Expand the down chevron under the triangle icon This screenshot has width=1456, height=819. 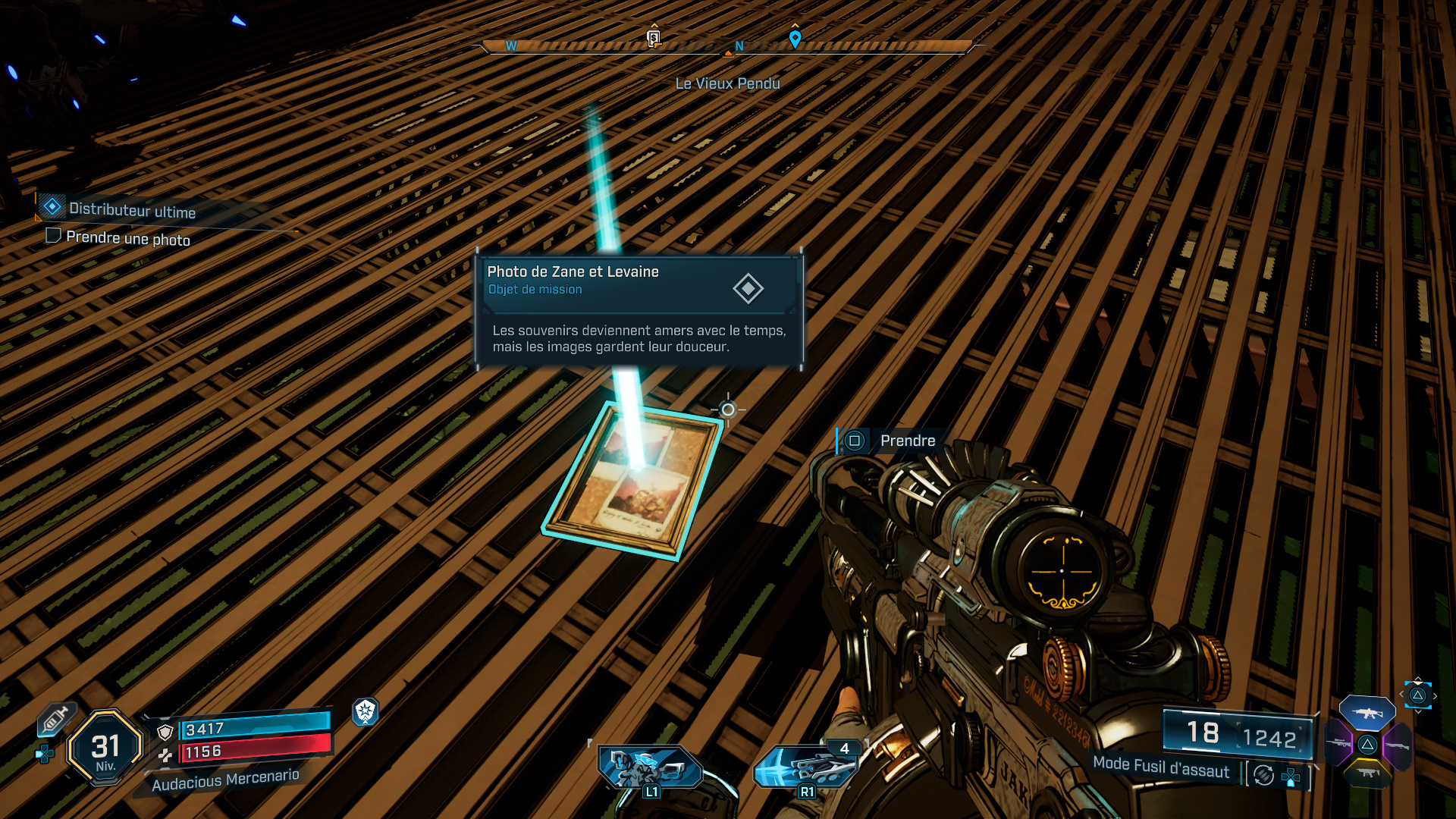point(1418,711)
